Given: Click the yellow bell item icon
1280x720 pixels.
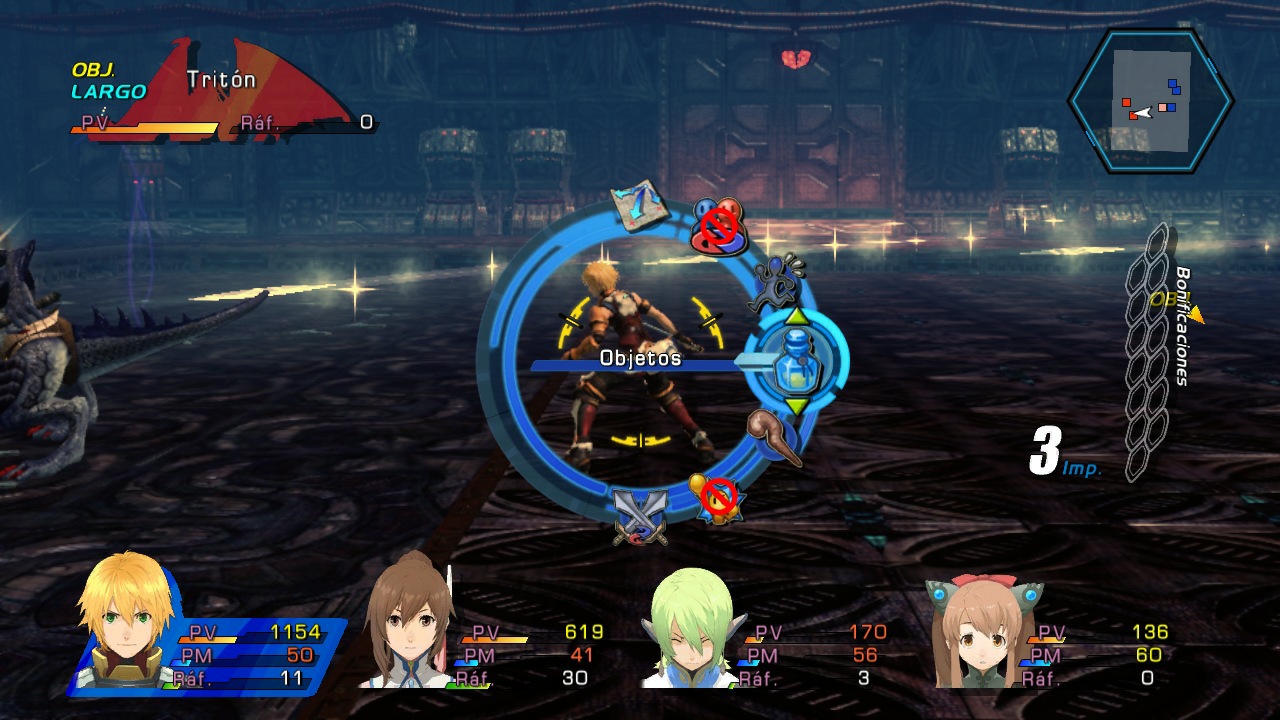Looking at the screenshot, I should pos(716,495).
